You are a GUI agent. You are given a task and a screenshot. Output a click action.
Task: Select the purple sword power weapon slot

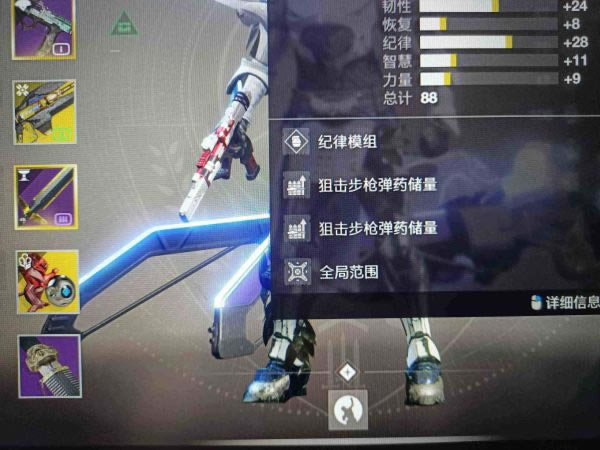point(46,196)
